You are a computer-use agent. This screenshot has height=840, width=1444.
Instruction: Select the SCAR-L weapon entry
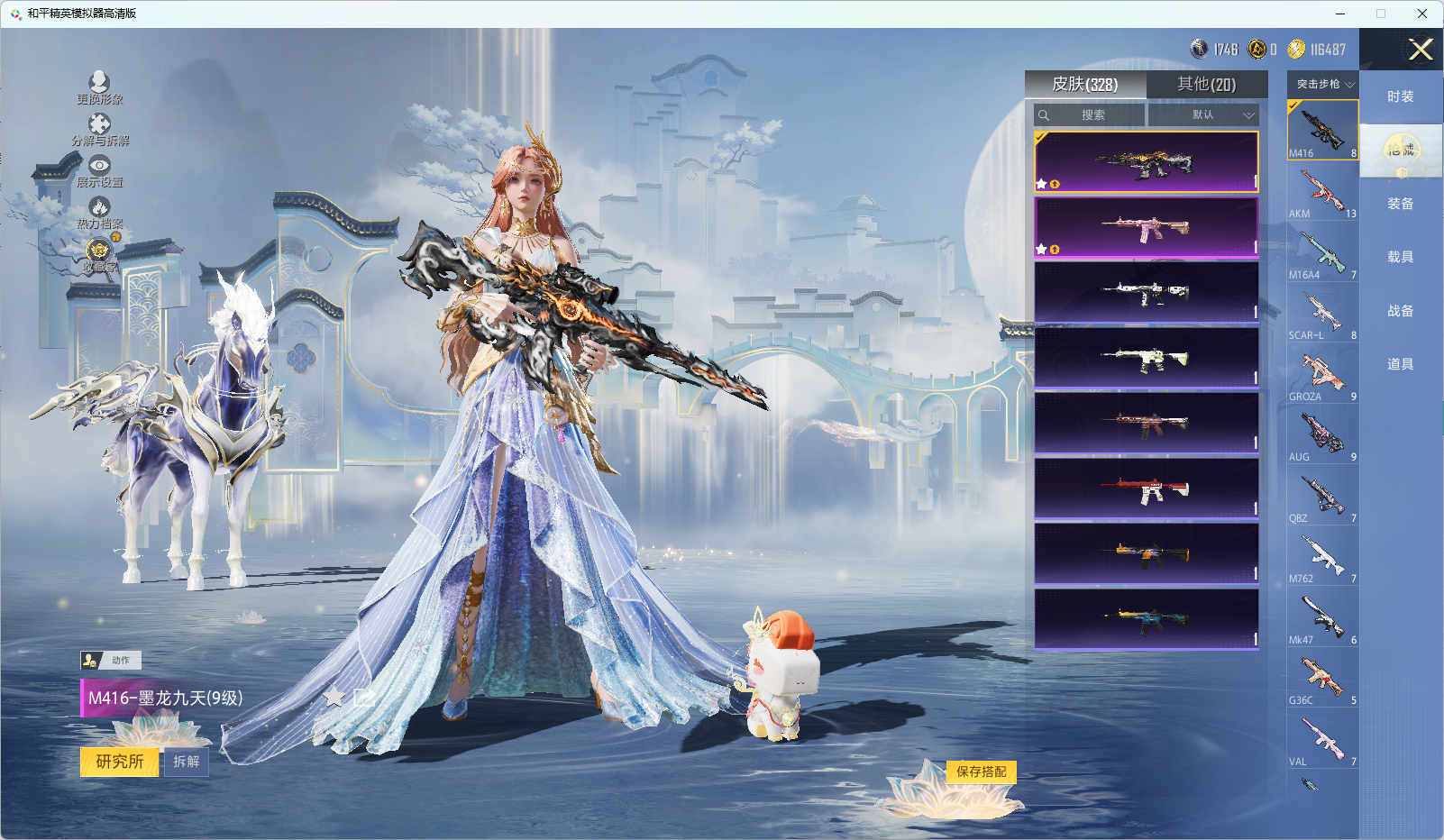pos(1322,314)
